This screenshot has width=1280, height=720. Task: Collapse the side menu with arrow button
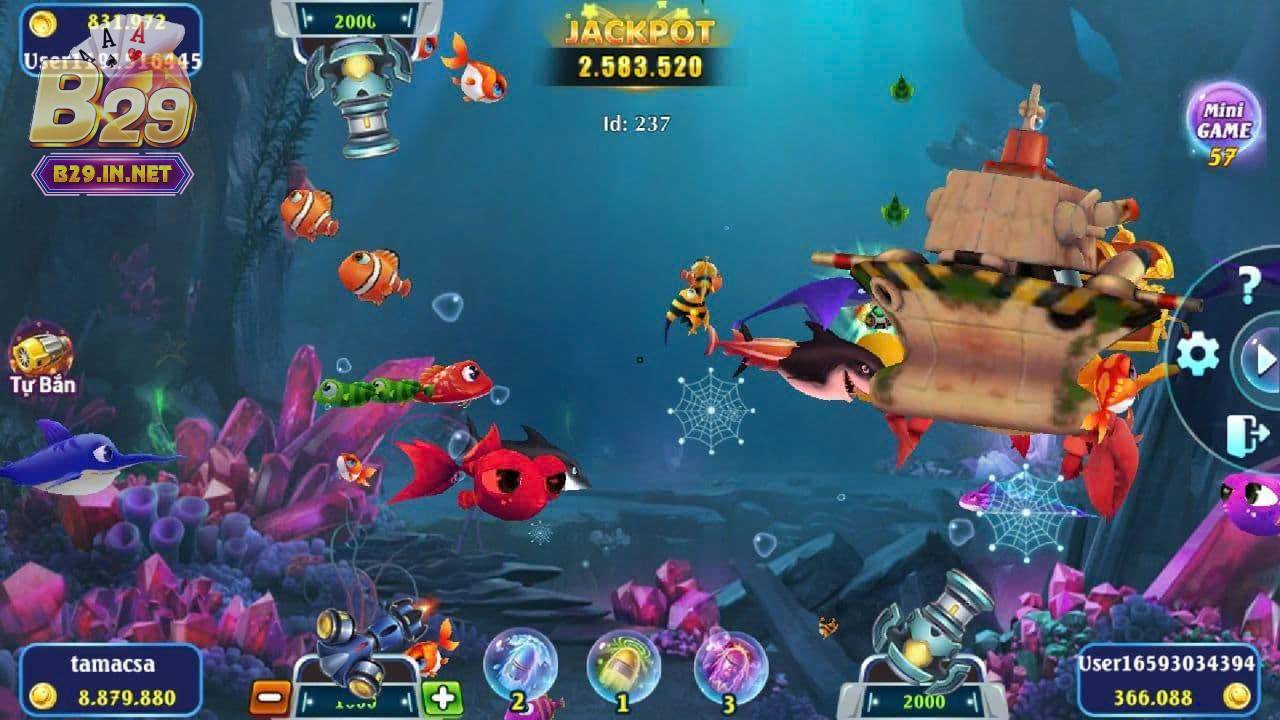pyautogui.click(x=1260, y=358)
